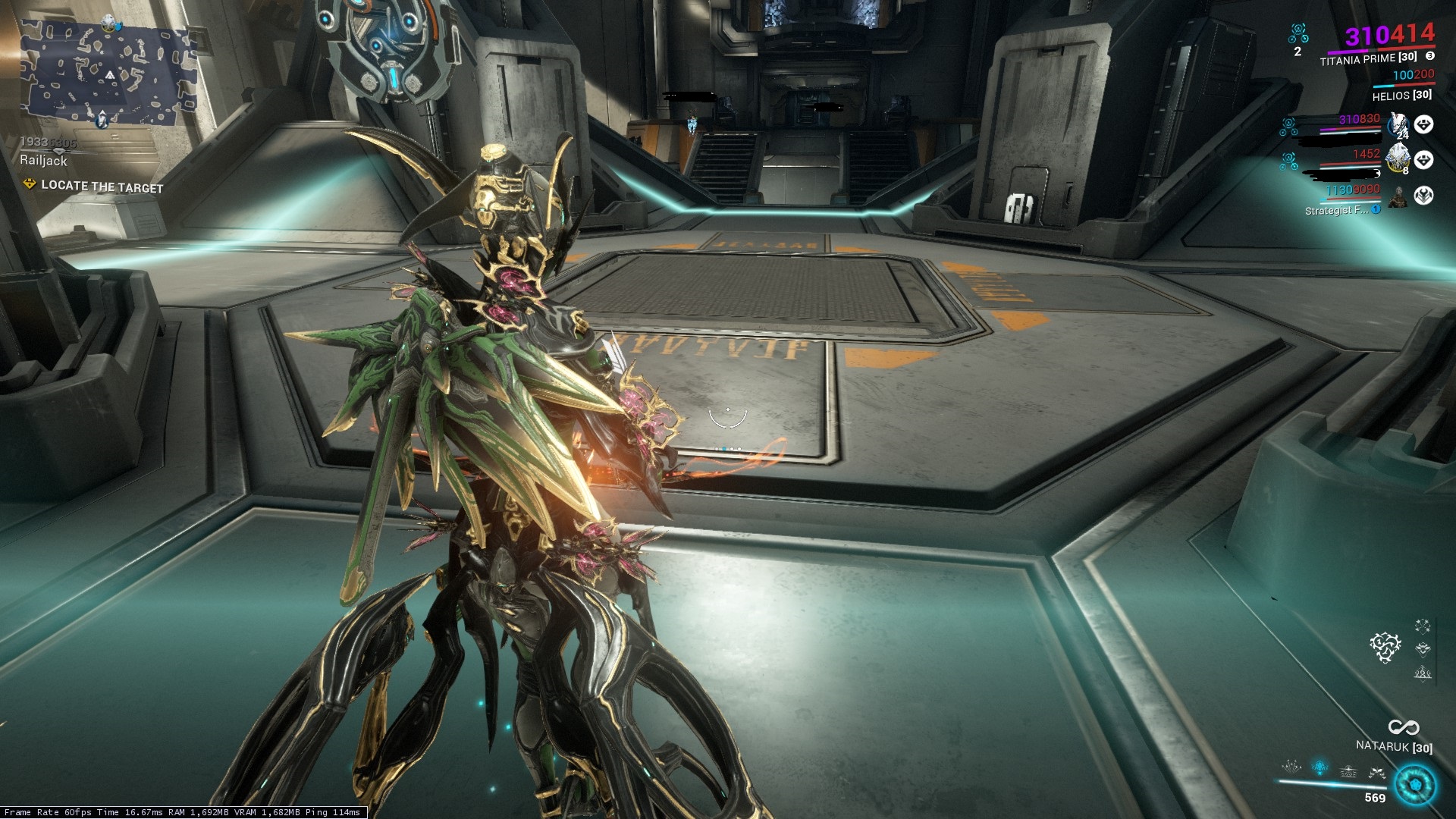1456x819 pixels.
Task: Toggle the energy orb cluster icon near 310830
Action: [1288, 127]
